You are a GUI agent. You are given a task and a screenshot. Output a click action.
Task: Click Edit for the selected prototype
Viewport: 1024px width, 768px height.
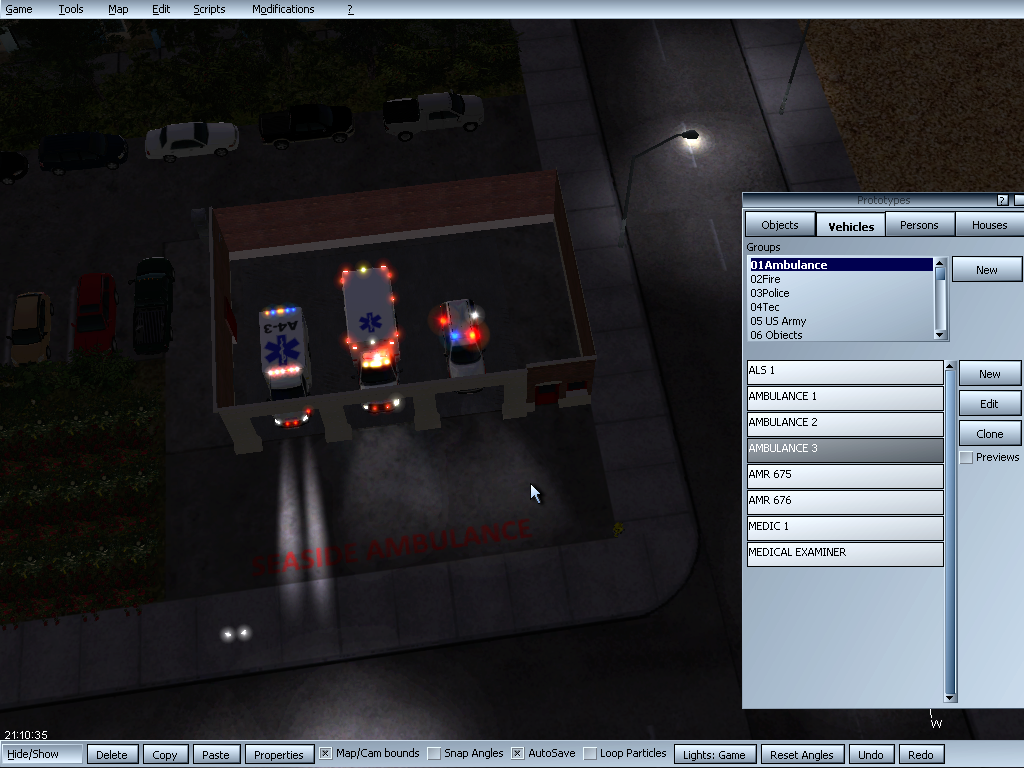tap(989, 404)
